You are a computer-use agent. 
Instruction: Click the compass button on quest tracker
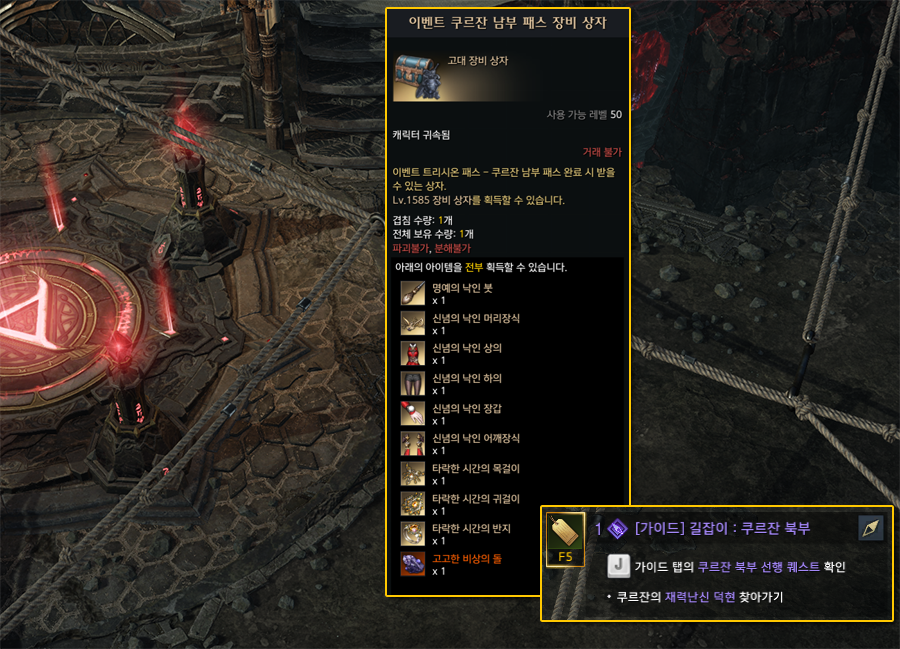click(x=871, y=528)
